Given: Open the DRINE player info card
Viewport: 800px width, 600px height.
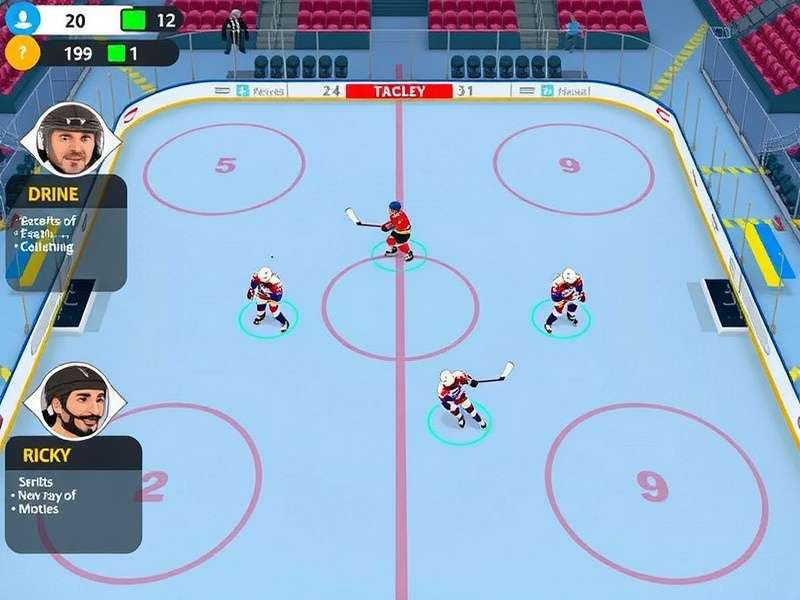Looking at the screenshot, I should [66, 232].
